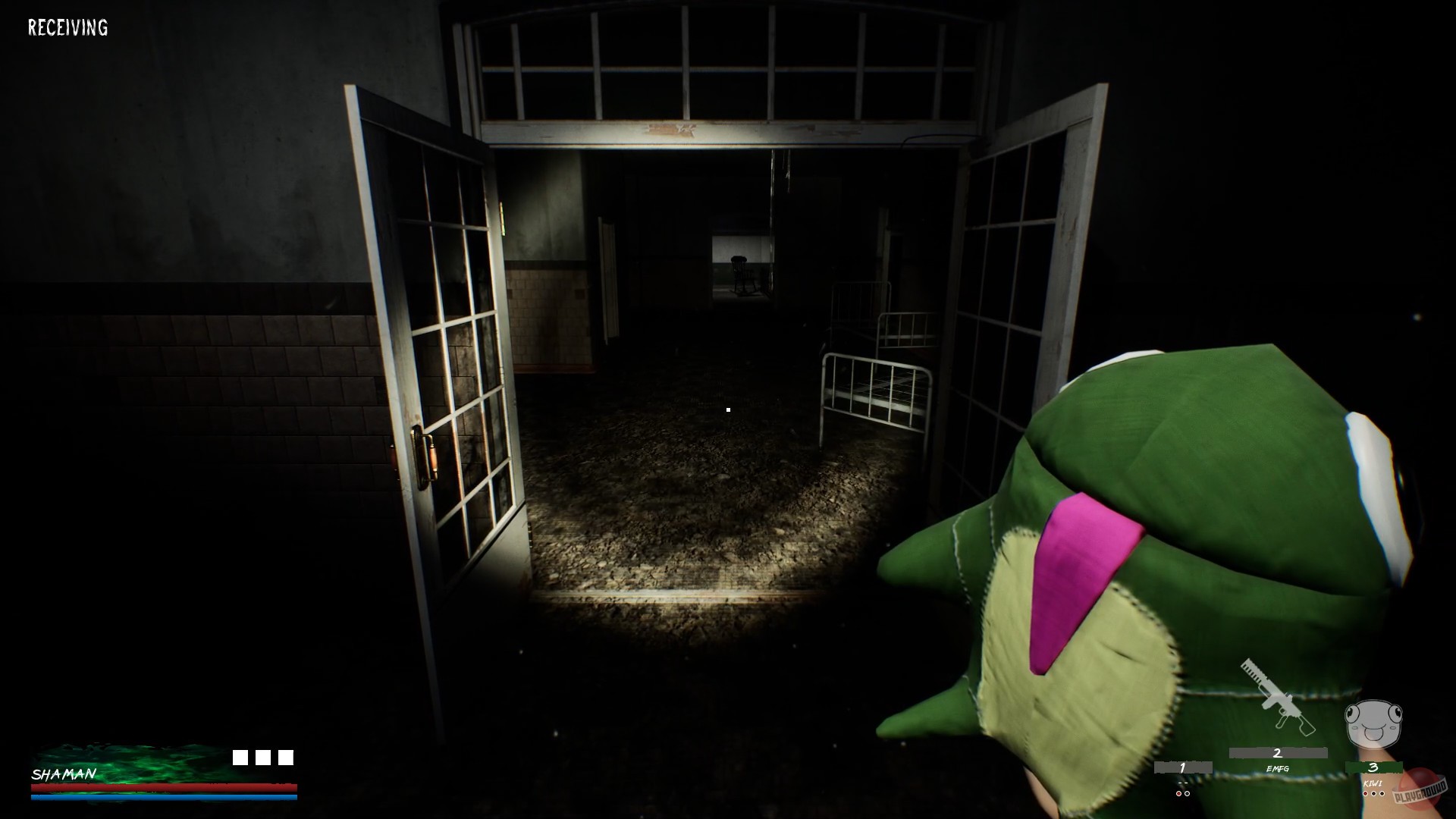
Task: Toggle the rightmost white square indicator
Action: pos(286,757)
